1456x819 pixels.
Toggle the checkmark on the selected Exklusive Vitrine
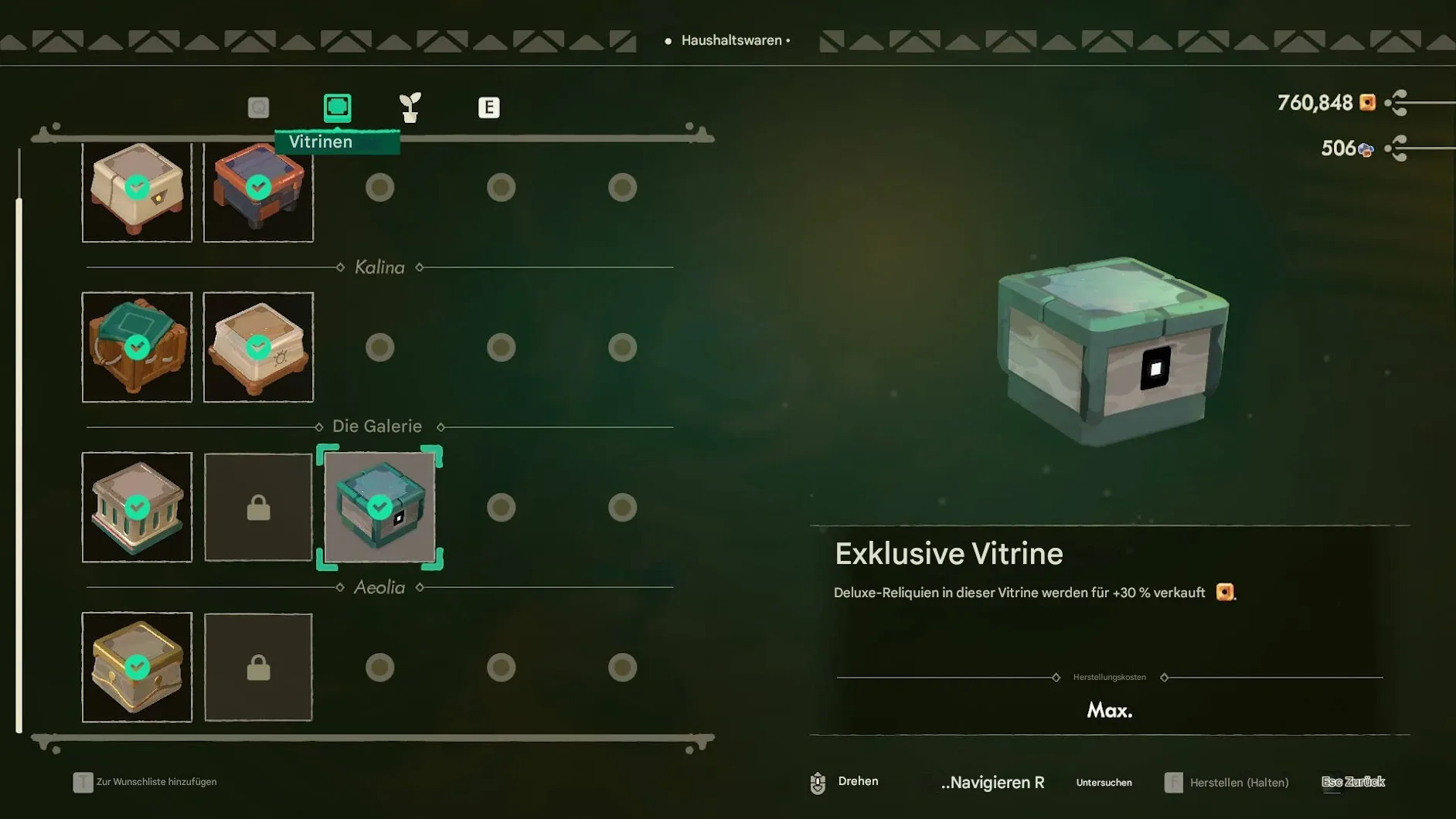[379, 506]
